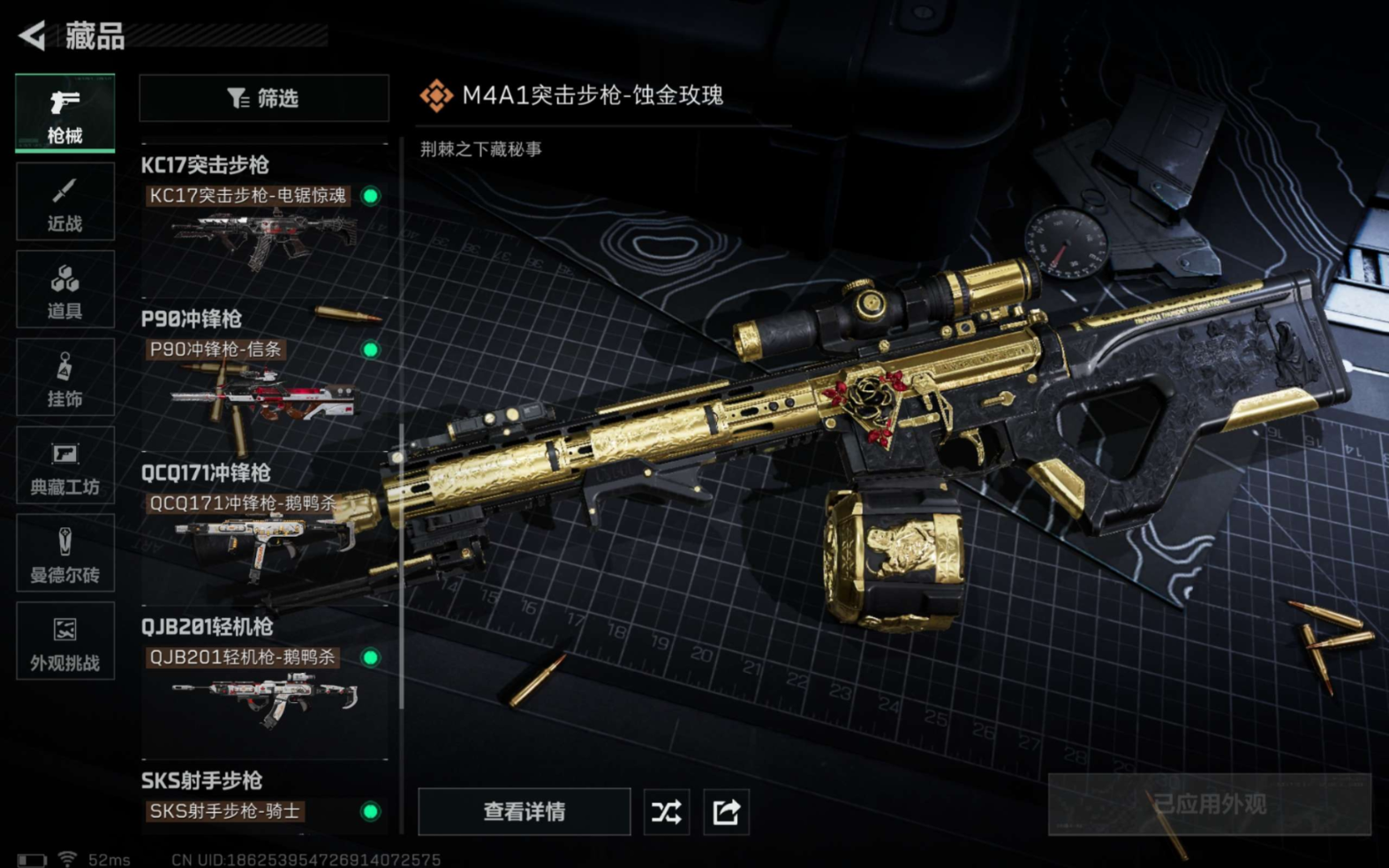Show the 挂饰 charms tab
This screenshot has width=1389, height=868.
tap(64, 378)
